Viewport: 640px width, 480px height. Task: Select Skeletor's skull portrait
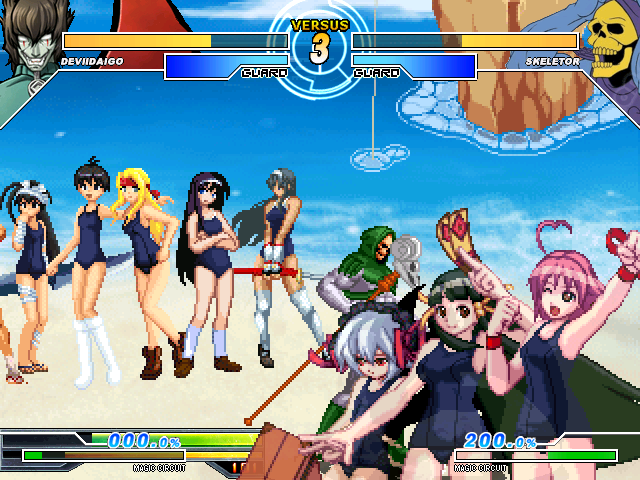(x=609, y=40)
